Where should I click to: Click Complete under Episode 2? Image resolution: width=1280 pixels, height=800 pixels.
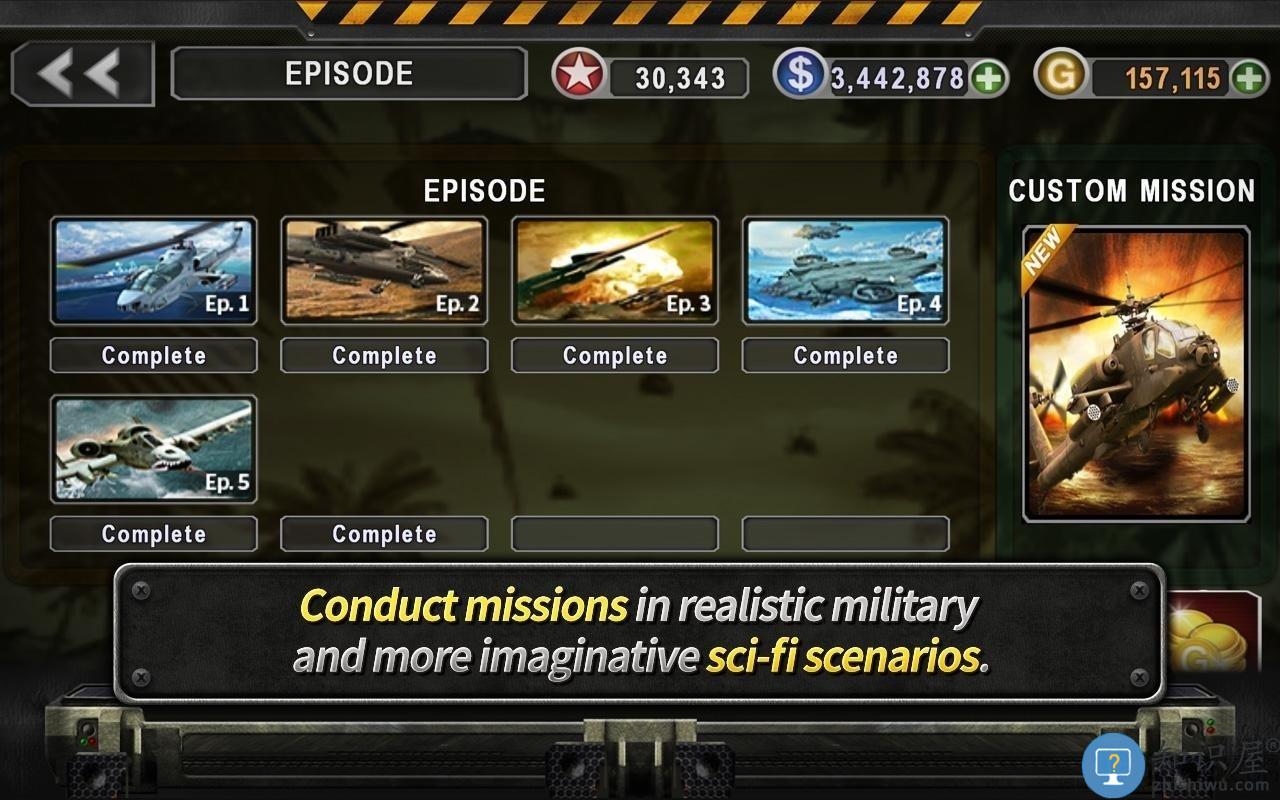pyautogui.click(x=384, y=355)
